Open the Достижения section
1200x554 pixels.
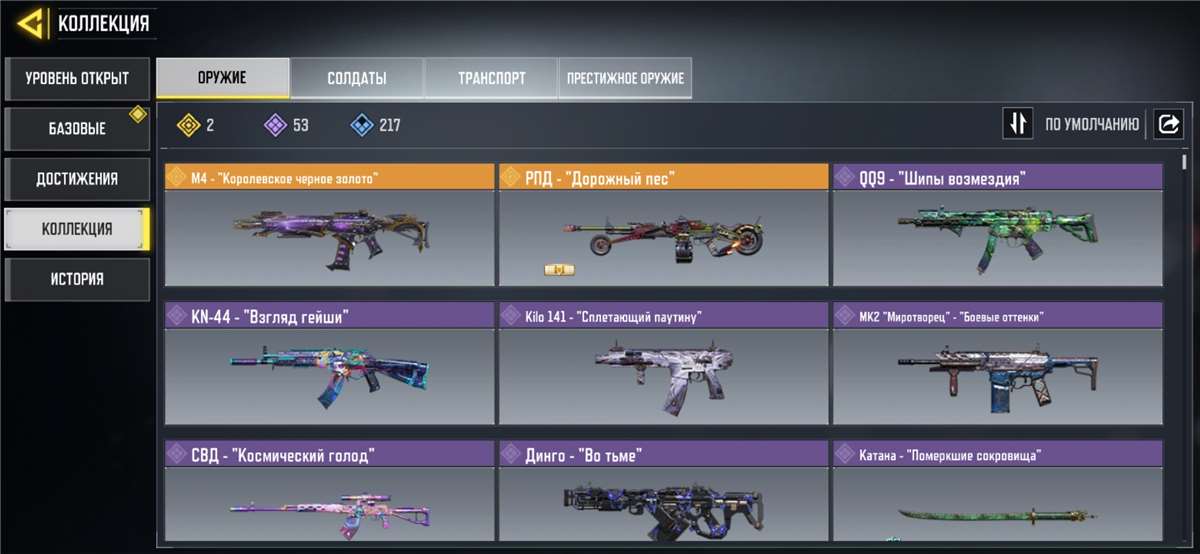pyautogui.click(x=77, y=179)
